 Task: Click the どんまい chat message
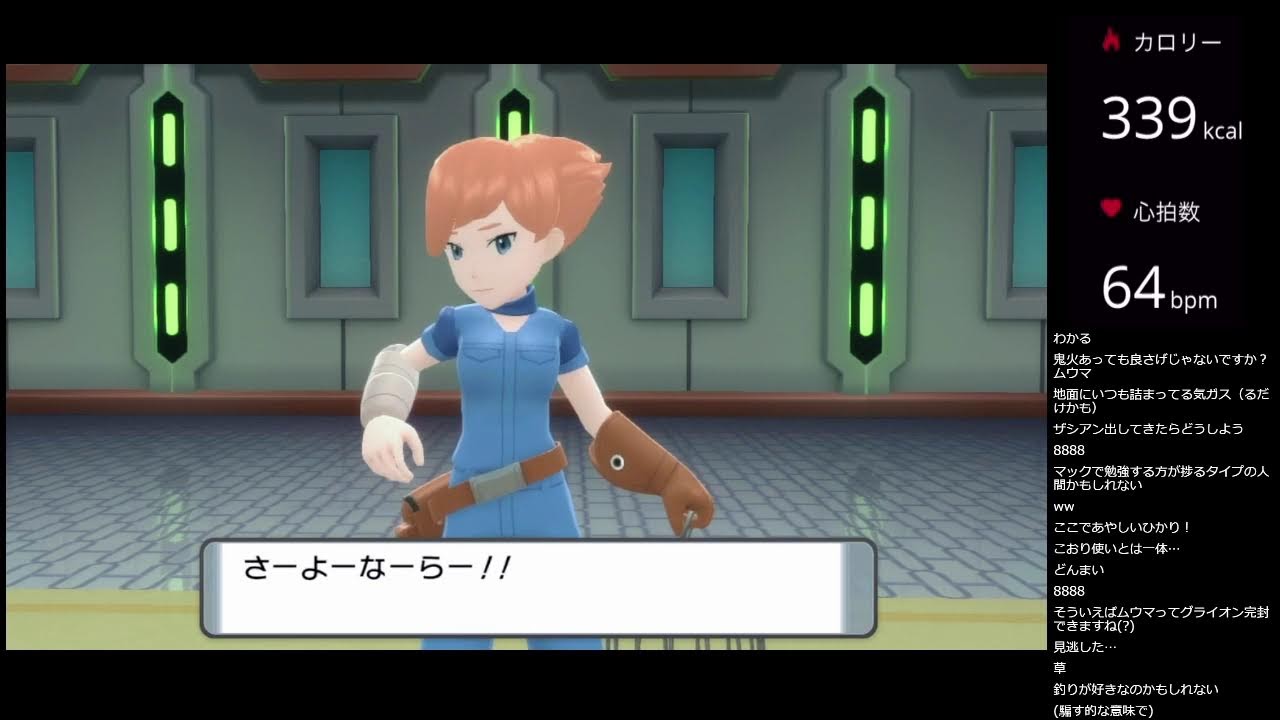click(x=1078, y=569)
